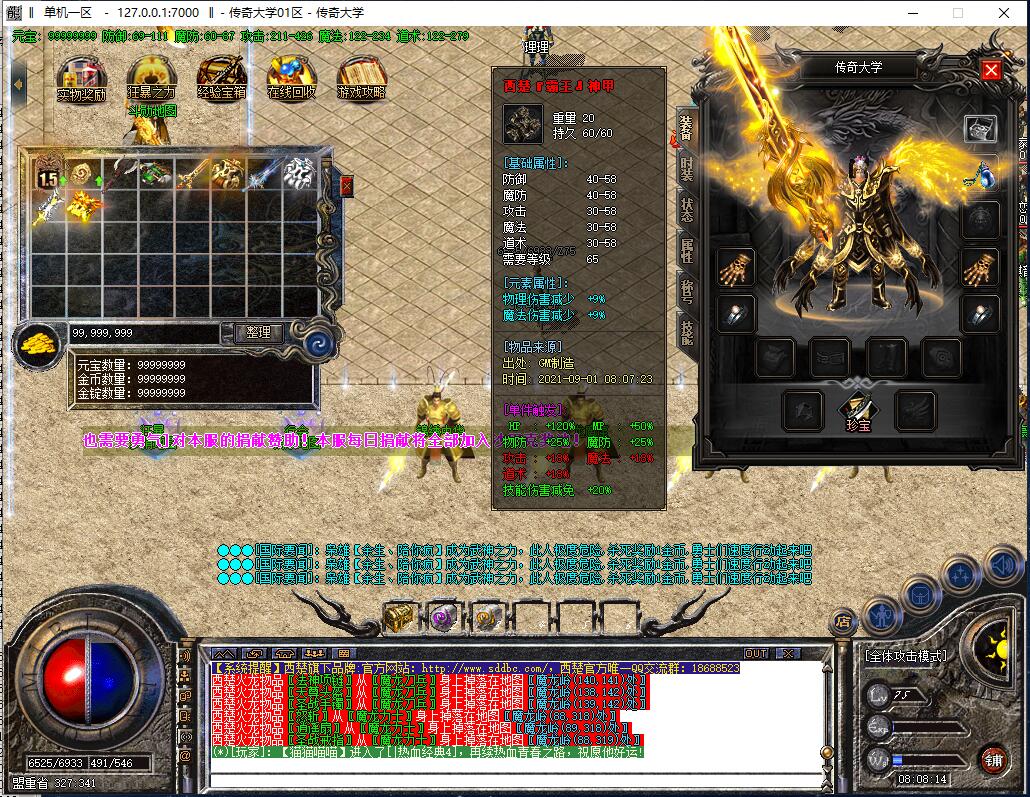Switch to the 属性 attributes tab
Viewport: 1030px width, 797px height.
[x=687, y=251]
